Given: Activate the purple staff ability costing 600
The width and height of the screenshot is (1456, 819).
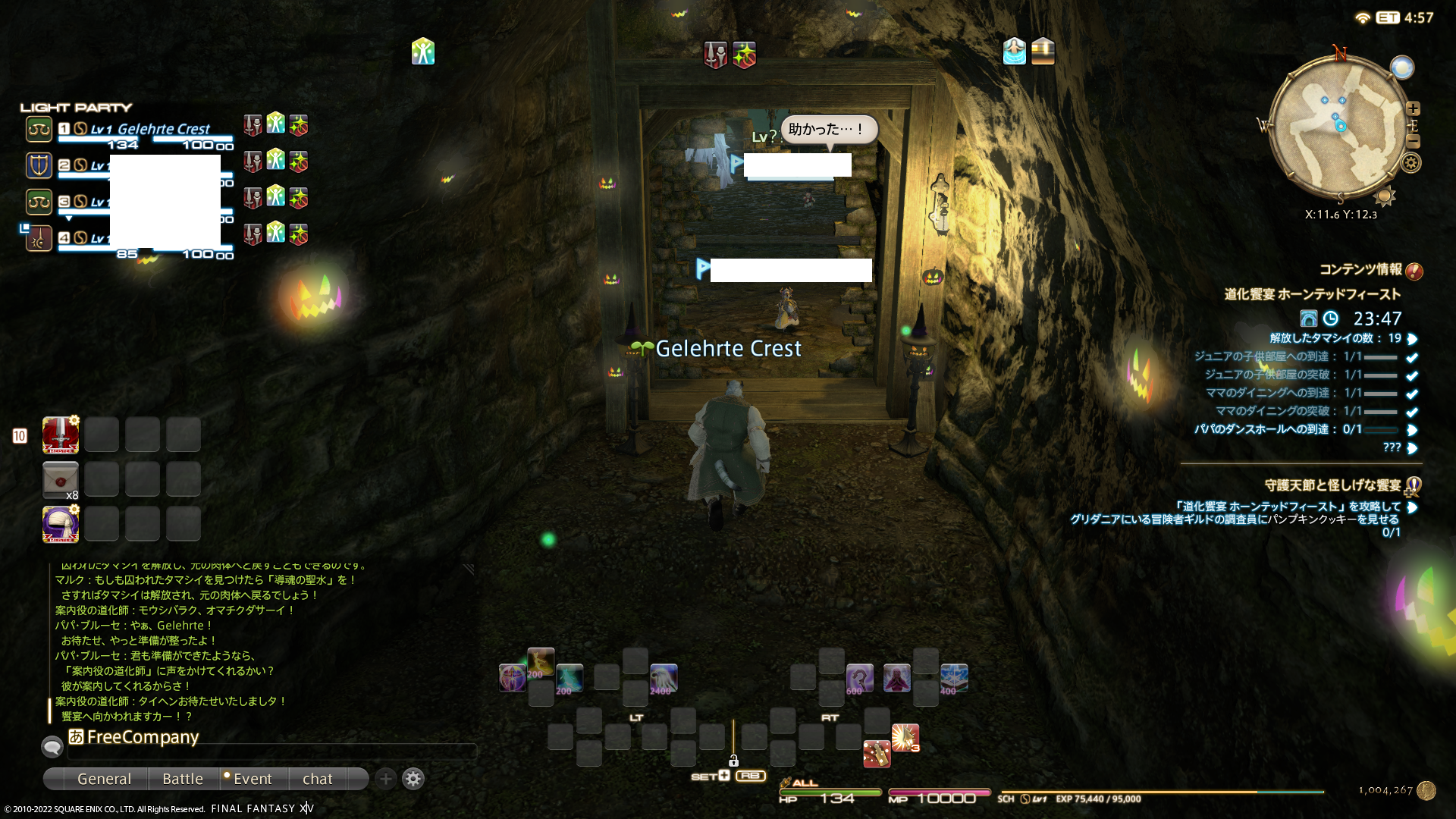Looking at the screenshot, I should tap(859, 677).
